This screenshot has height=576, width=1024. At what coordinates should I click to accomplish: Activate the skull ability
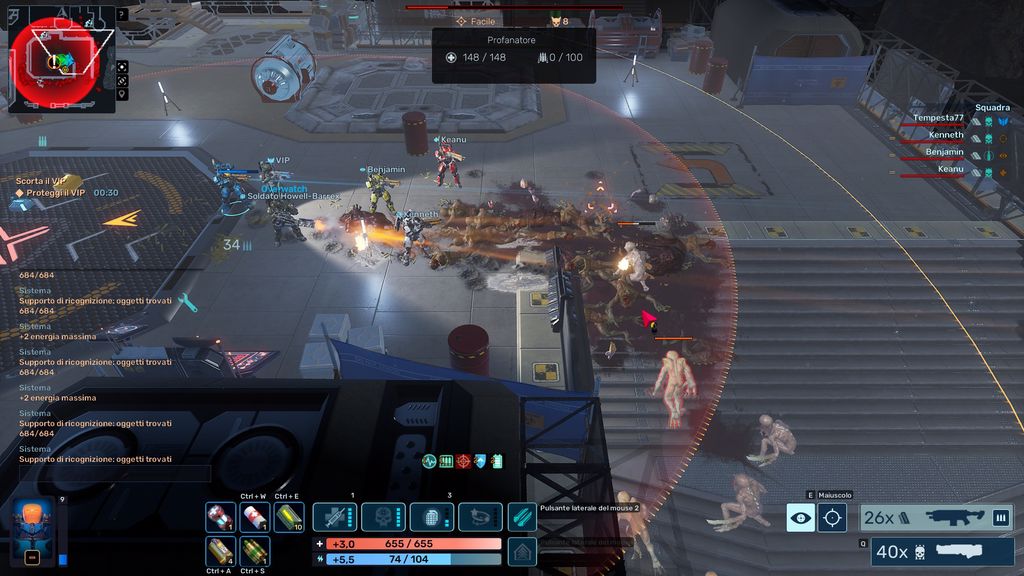(383, 517)
